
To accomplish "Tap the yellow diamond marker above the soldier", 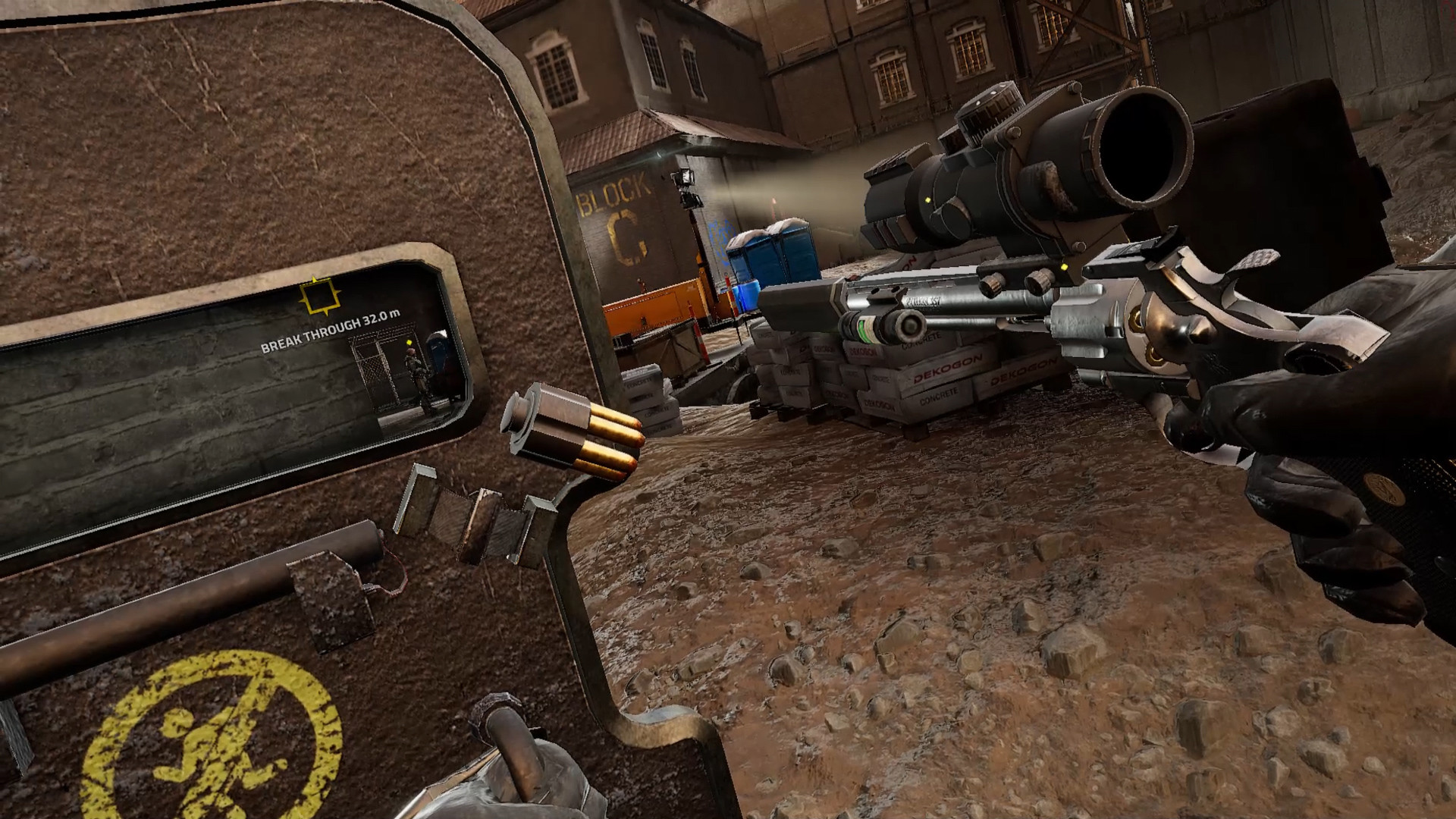I will (409, 343).
